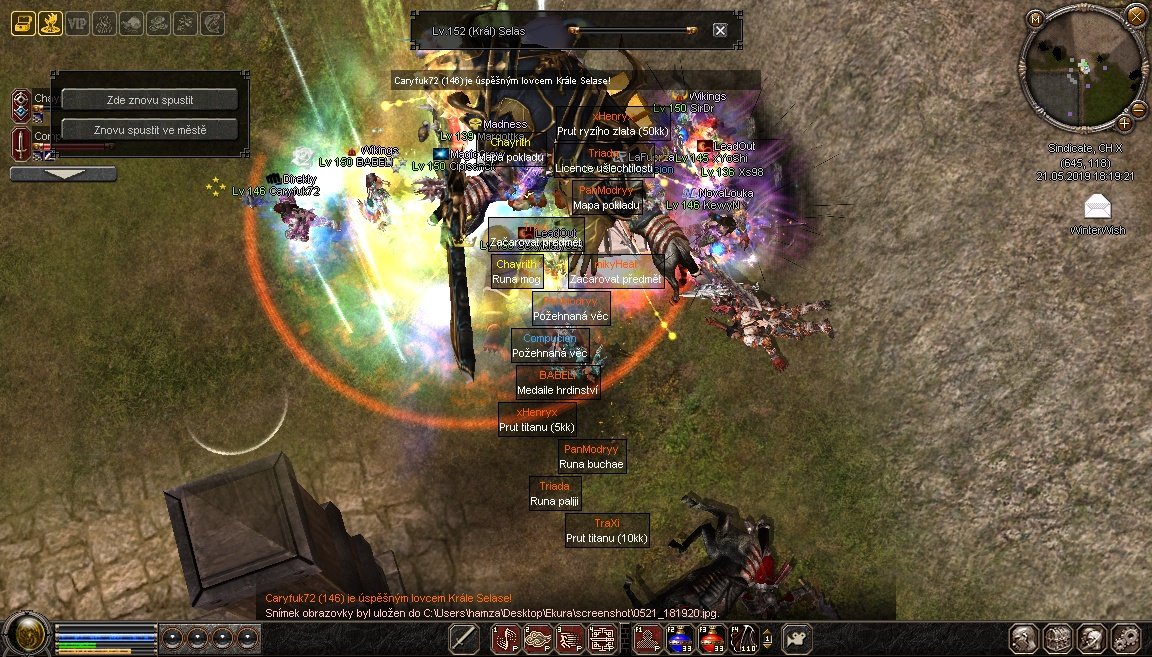Open the VIP icon
This screenshot has height=657, width=1152.
77,24
